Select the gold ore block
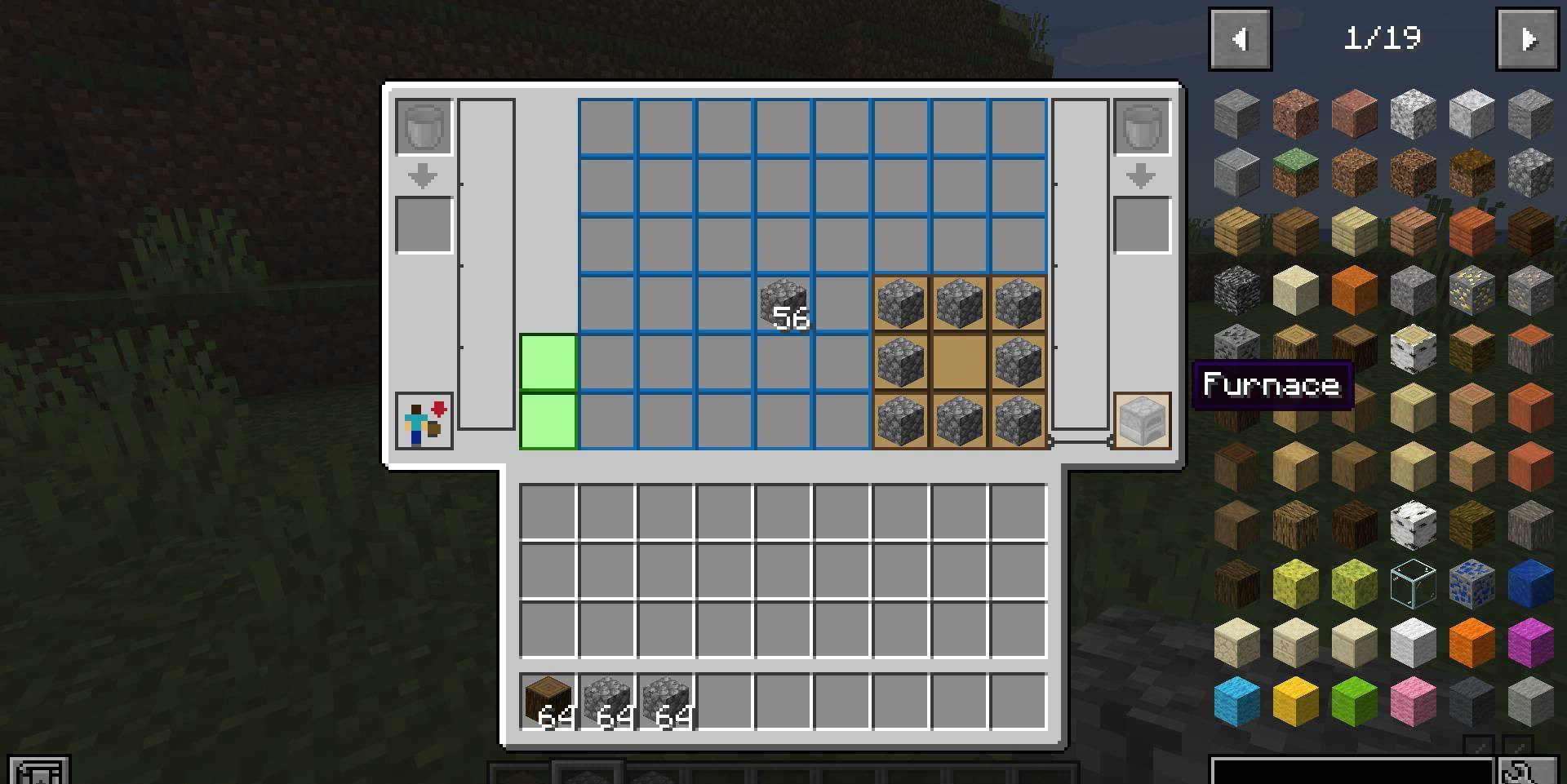The height and width of the screenshot is (784, 1567). pos(1472,290)
